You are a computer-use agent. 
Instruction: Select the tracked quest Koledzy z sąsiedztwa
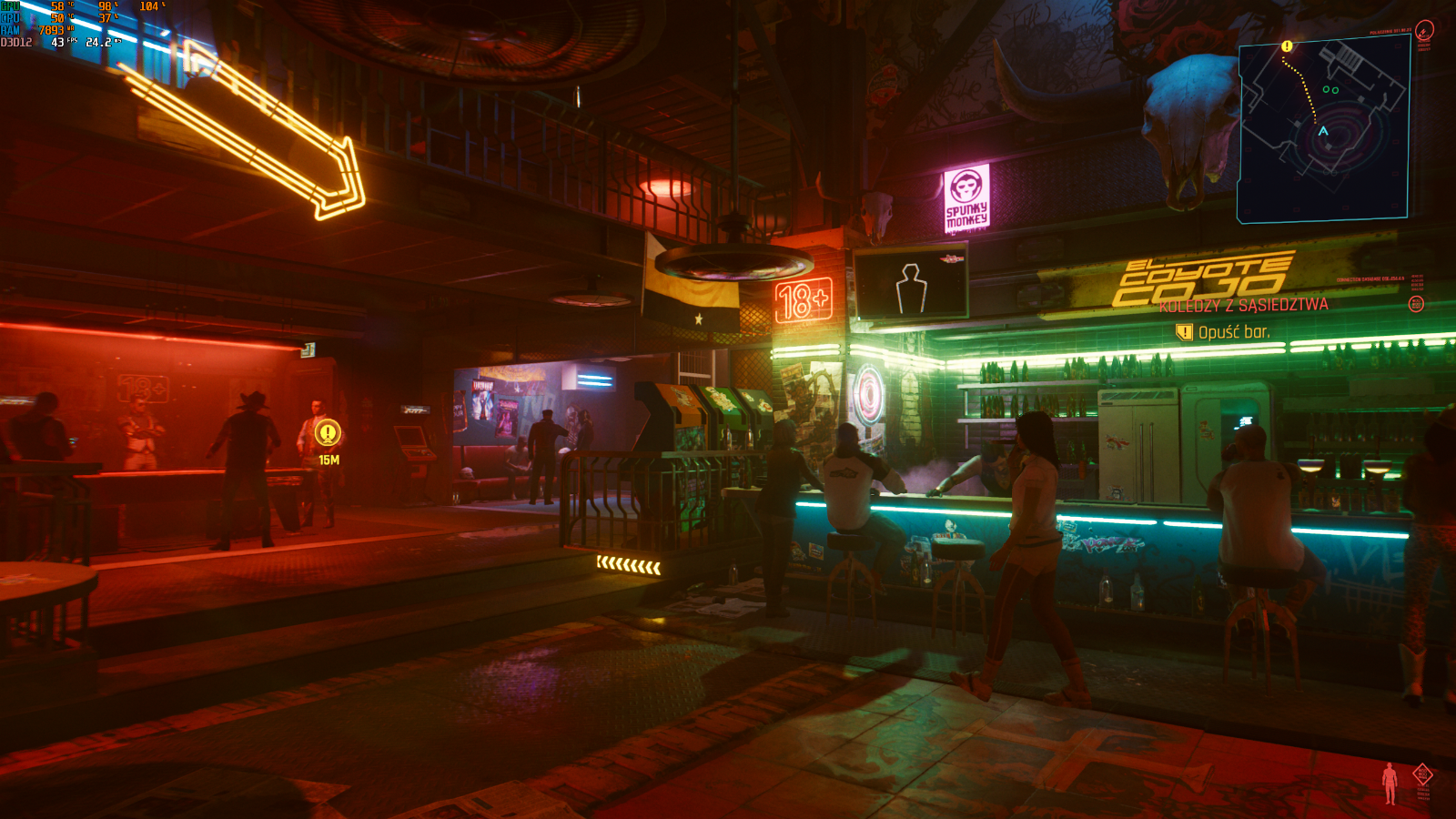1243,306
